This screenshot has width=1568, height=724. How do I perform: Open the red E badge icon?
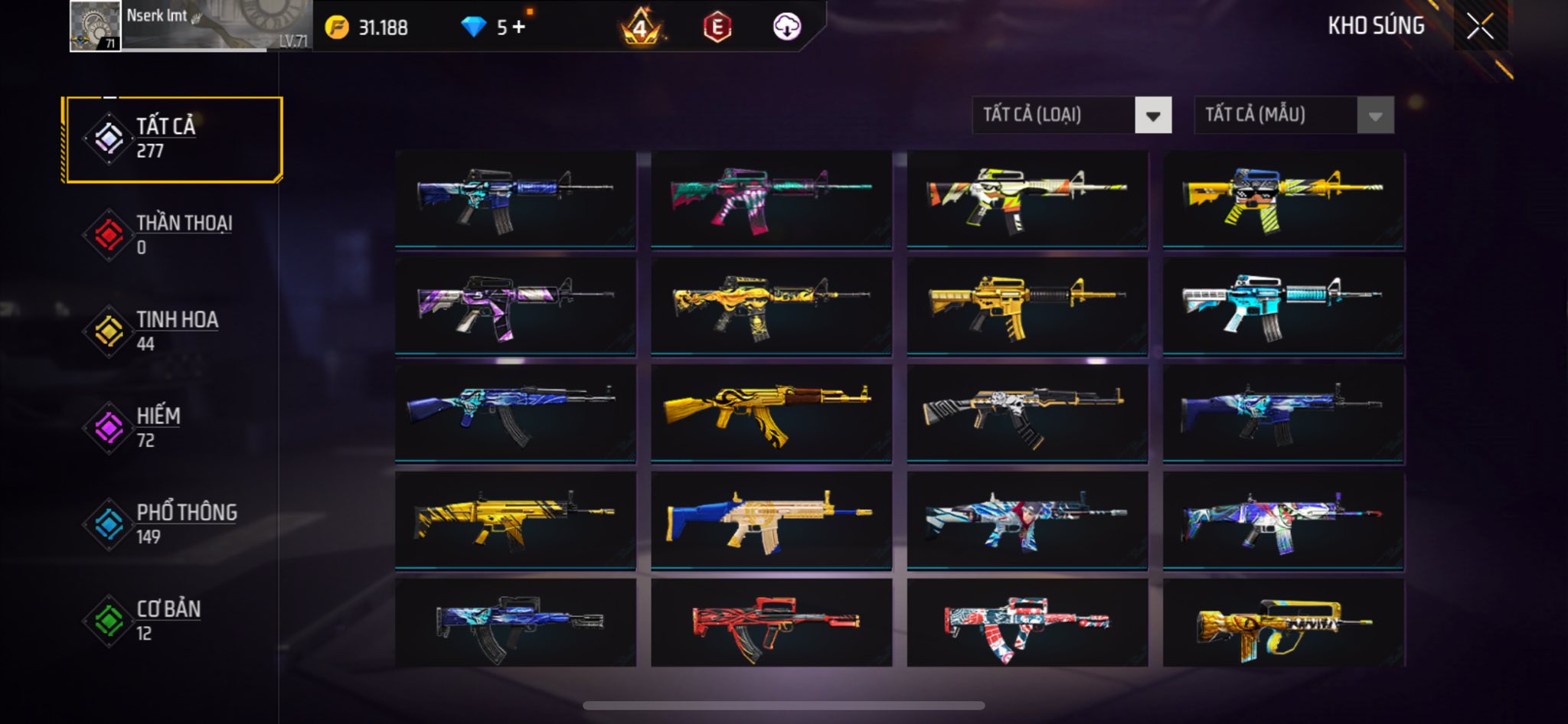click(x=717, y=28)
